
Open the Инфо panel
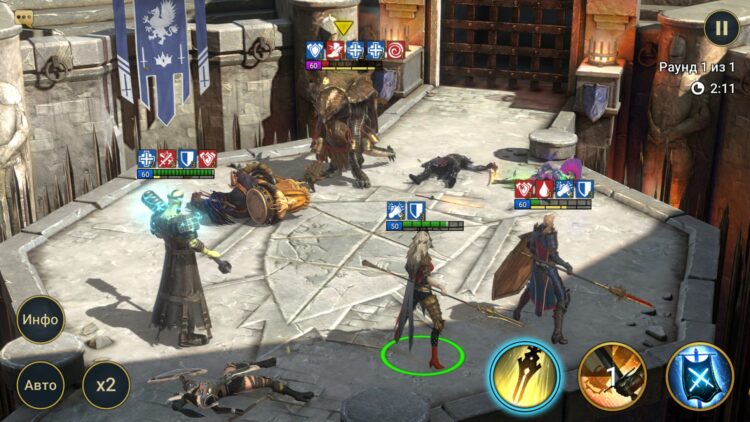pyautogui.click(x=40, y=320)
